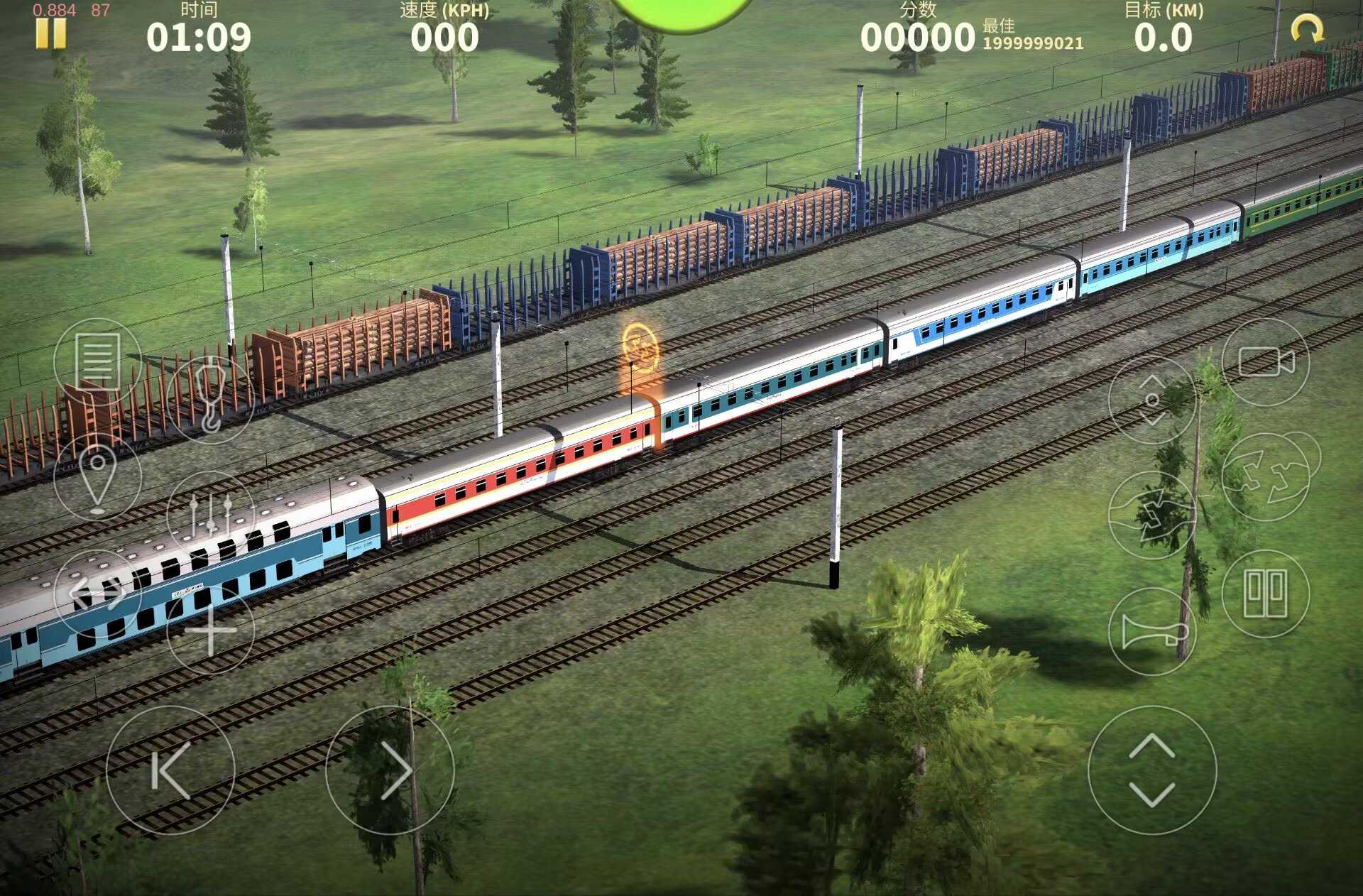Switch camera view with video camera icon
This screenshot has width=1363, height=896.
pos(1265,362)
